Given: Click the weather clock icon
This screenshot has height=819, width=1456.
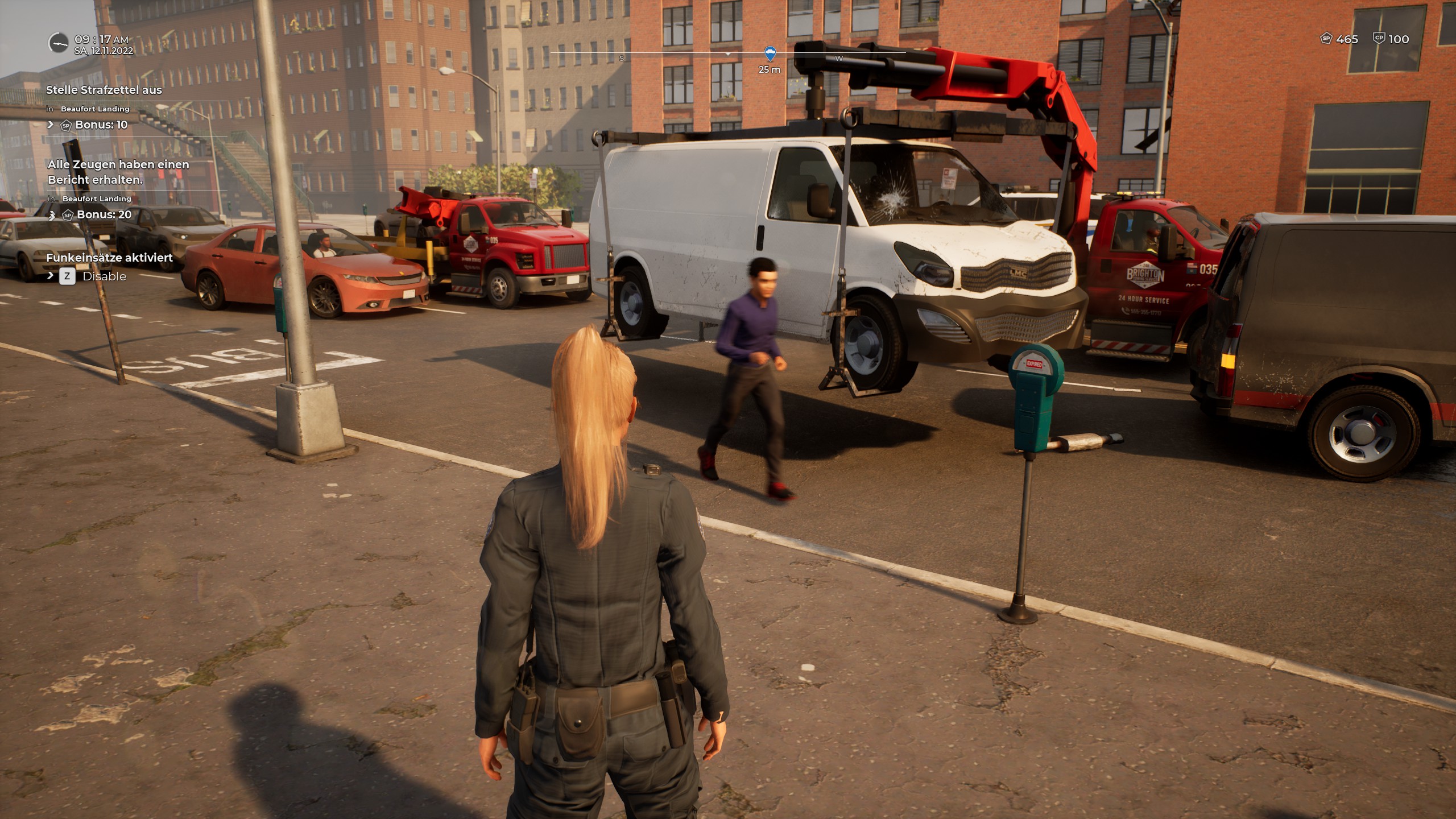Looking at the screenshot, I should (58, 43).
